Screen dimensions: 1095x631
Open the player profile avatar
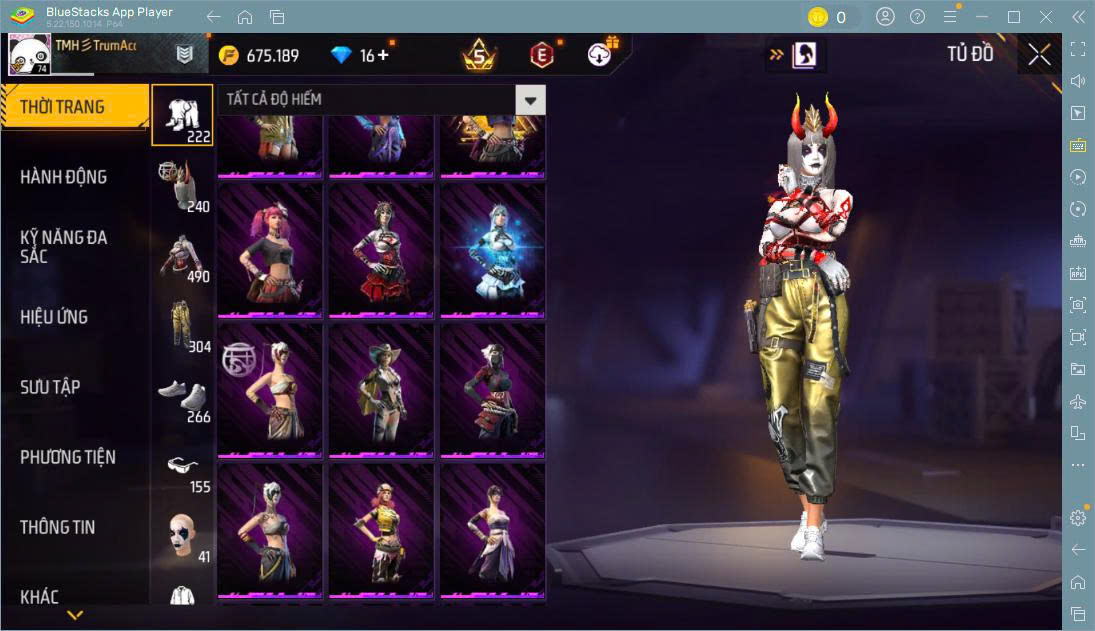click(30, 55)
